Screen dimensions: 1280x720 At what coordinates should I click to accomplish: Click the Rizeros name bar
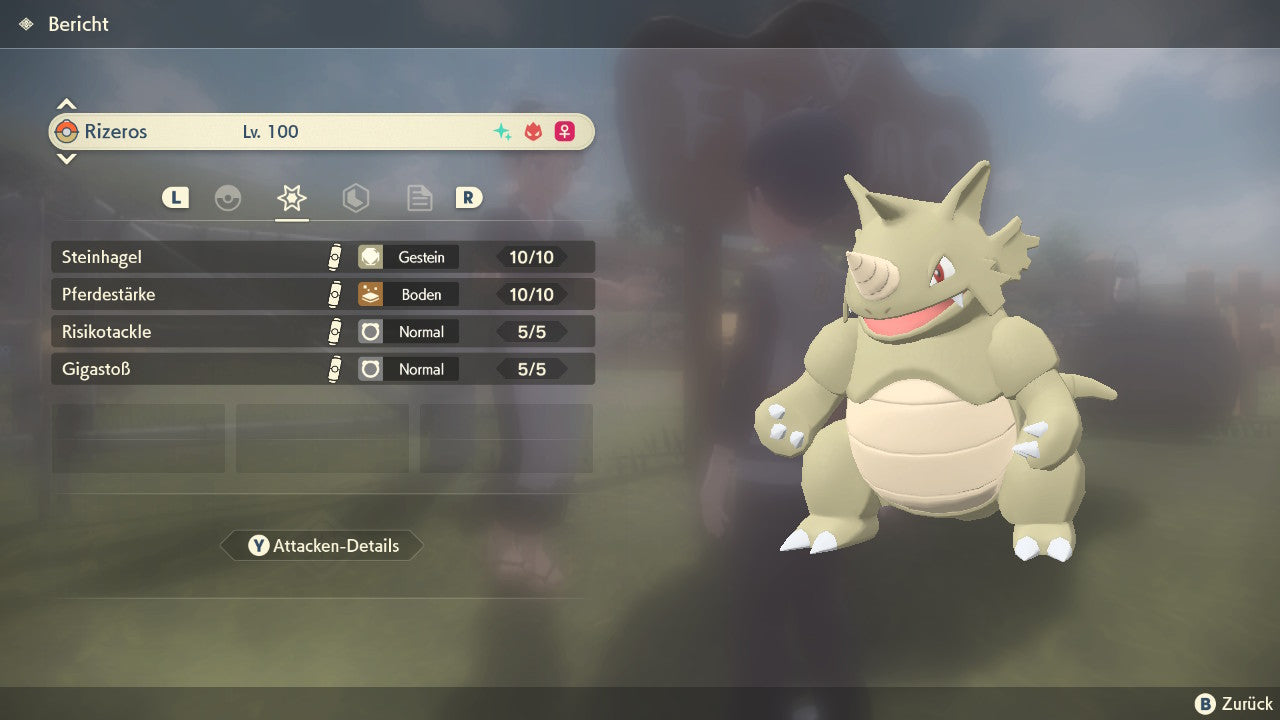(322, 132)
